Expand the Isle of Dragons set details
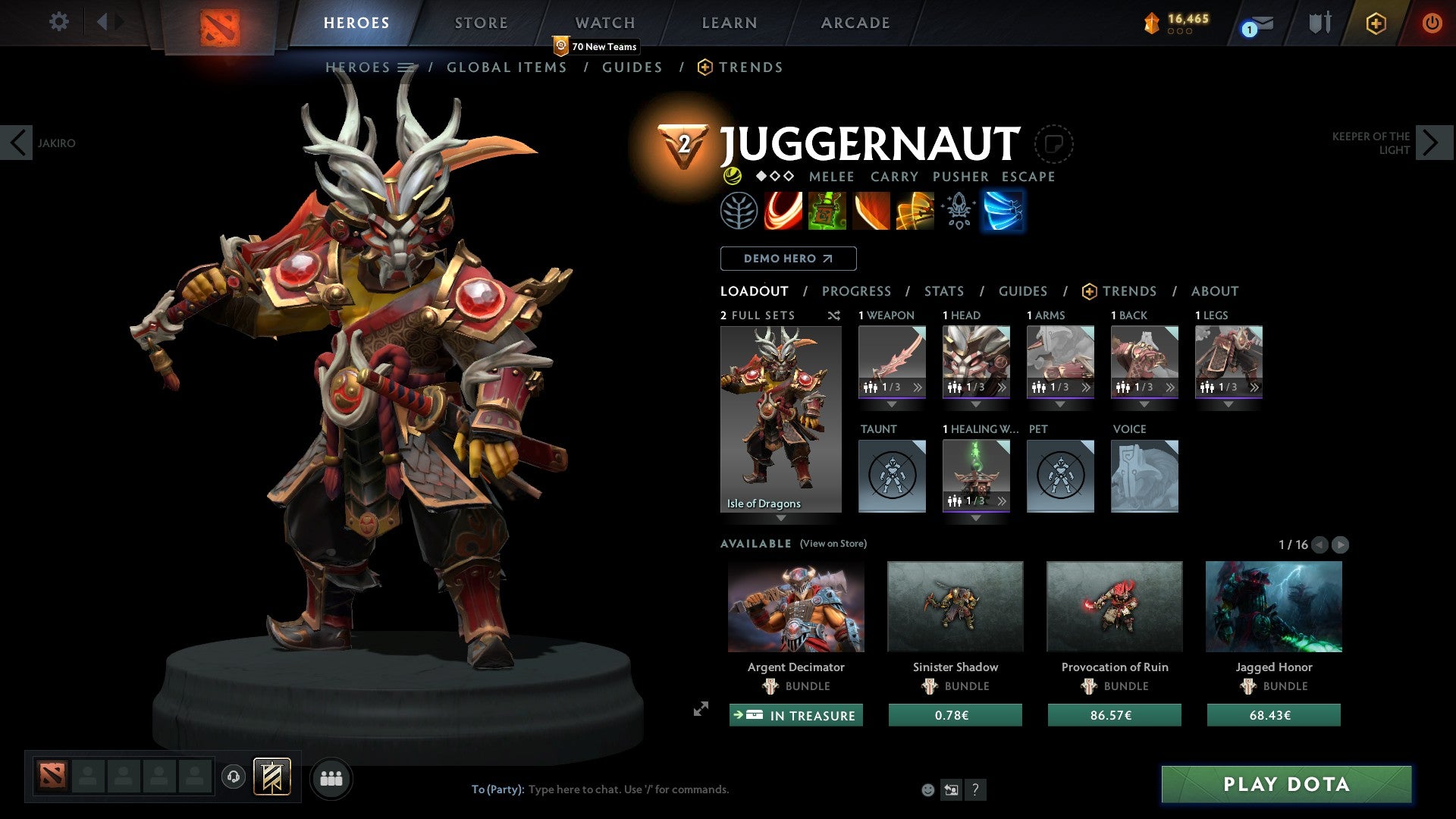 click(780, 519)
